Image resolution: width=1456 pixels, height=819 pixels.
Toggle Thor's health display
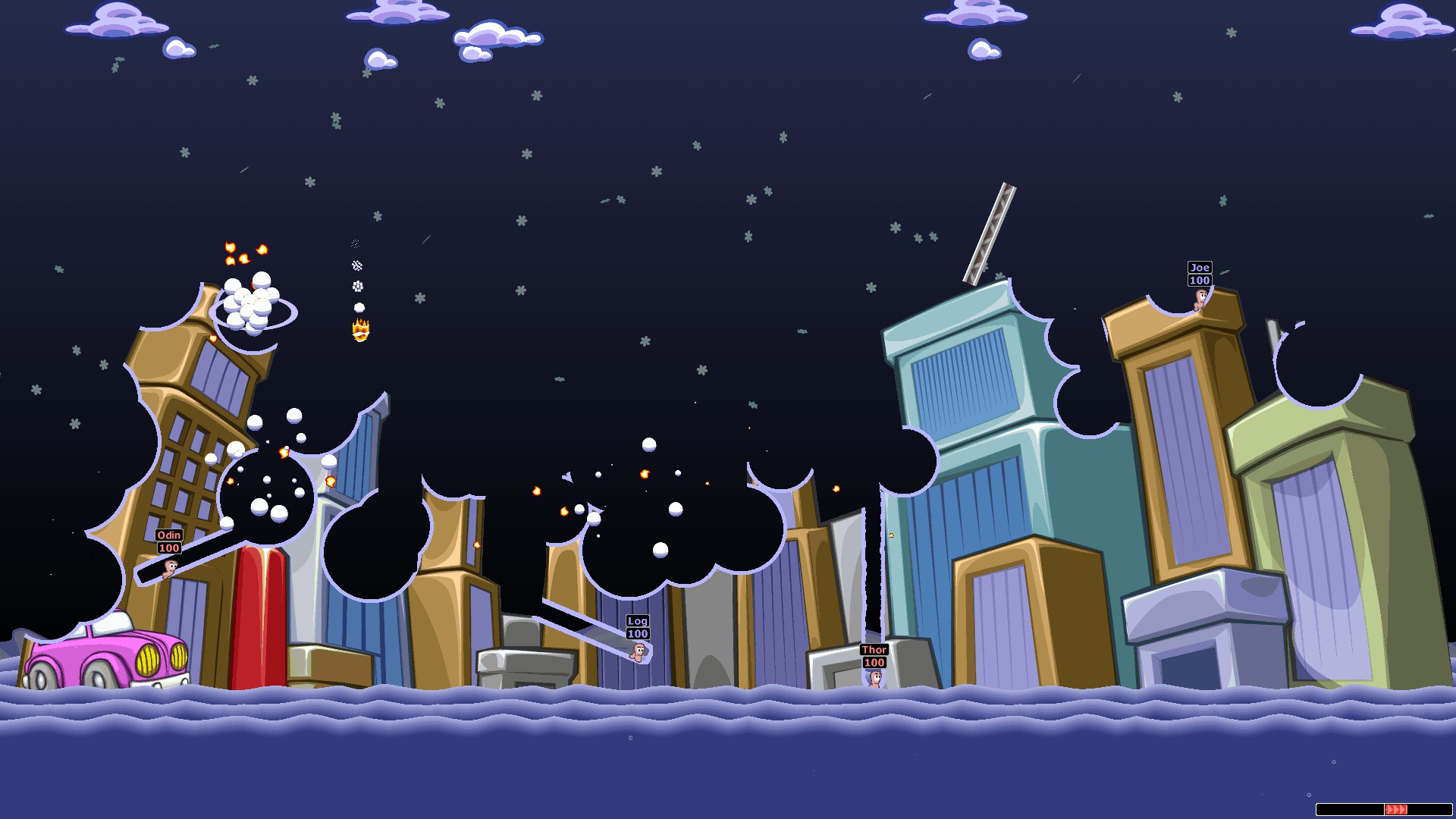pos(873,662)
